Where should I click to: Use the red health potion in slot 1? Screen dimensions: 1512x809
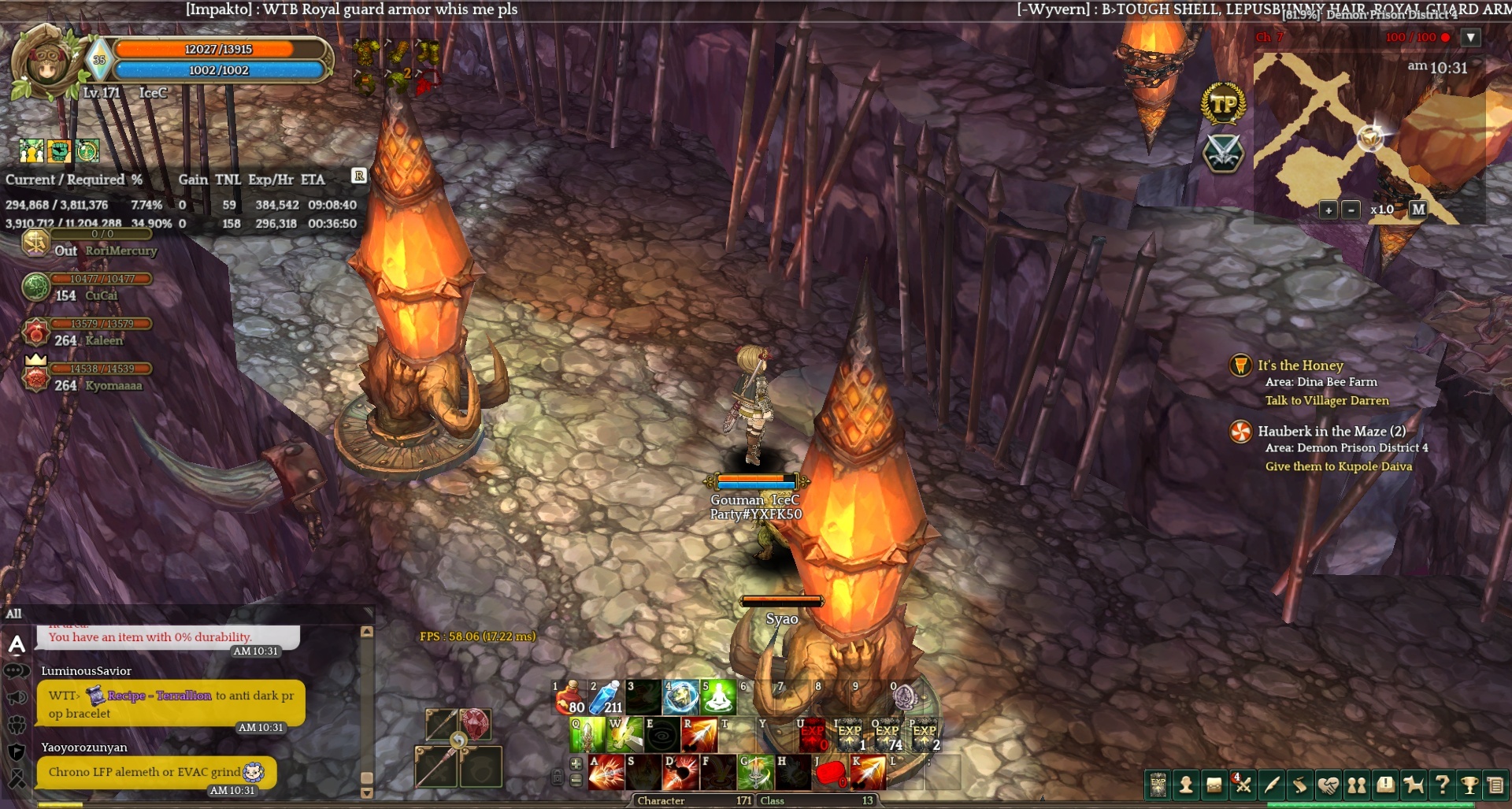tap(569, 696)
